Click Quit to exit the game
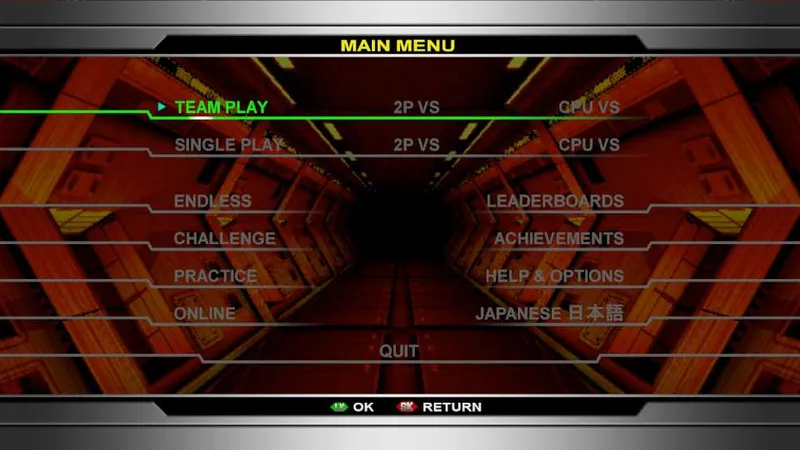 (399, 352)
